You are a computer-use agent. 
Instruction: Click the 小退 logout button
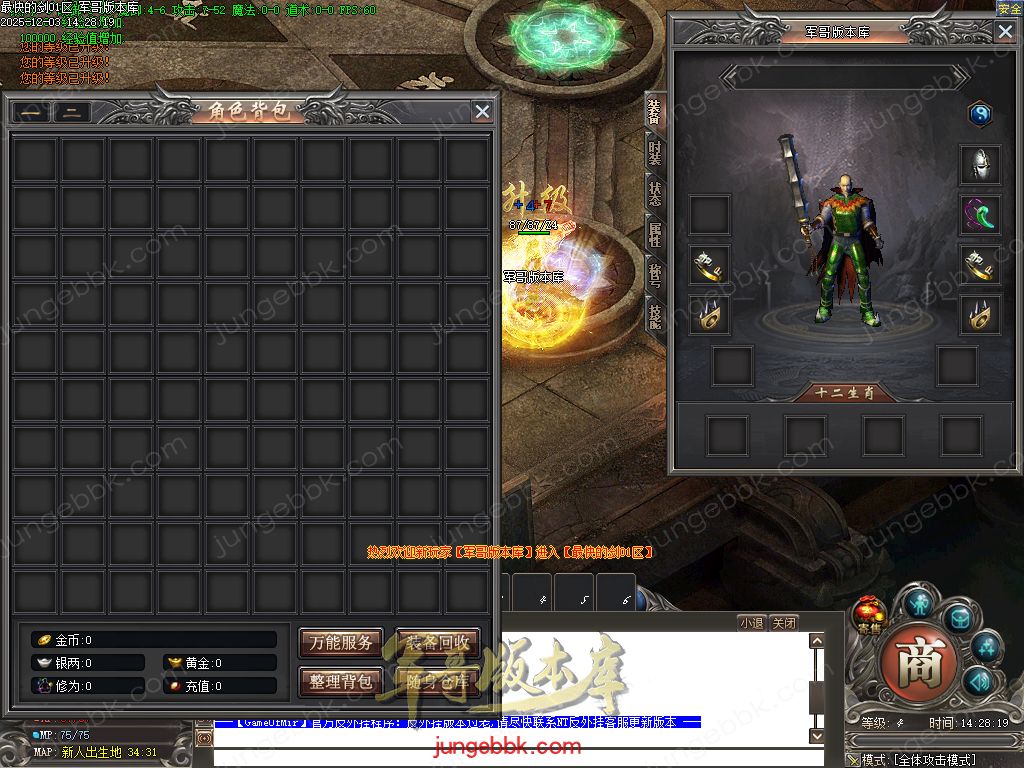pyautogui.click(x=751, y=622)
